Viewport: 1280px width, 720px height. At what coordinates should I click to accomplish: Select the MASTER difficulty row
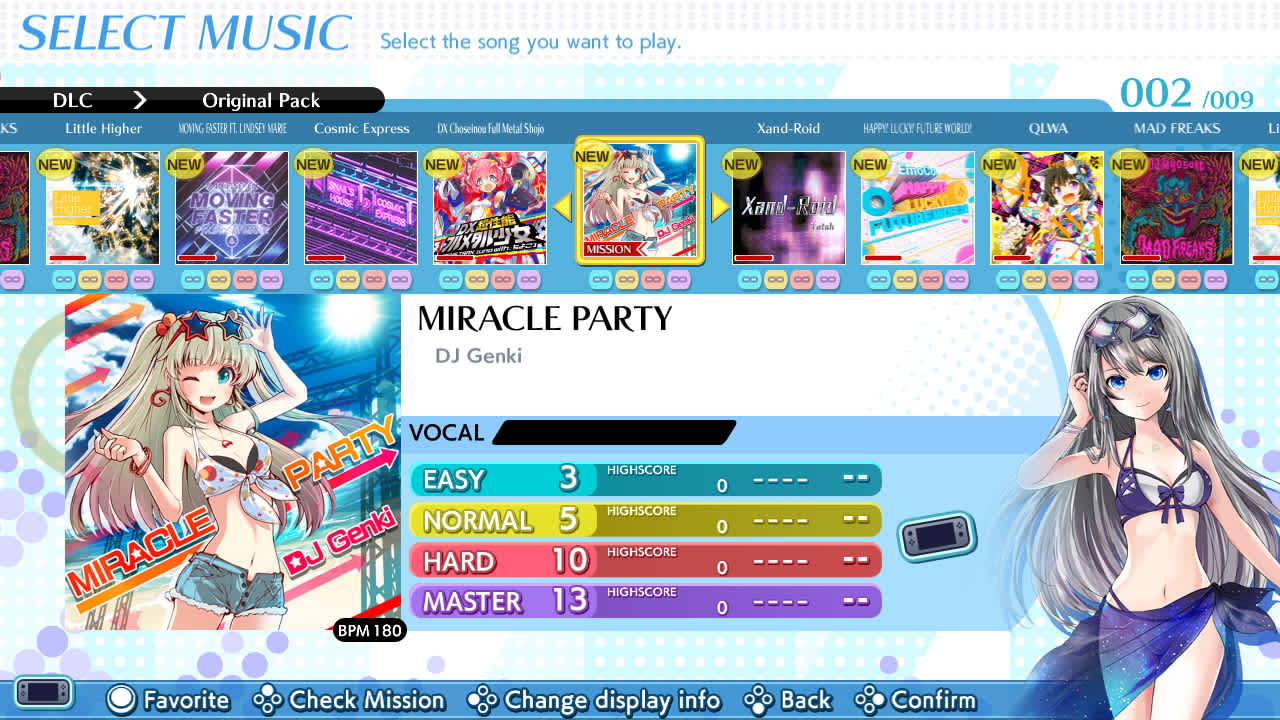(x=645, y=600)
